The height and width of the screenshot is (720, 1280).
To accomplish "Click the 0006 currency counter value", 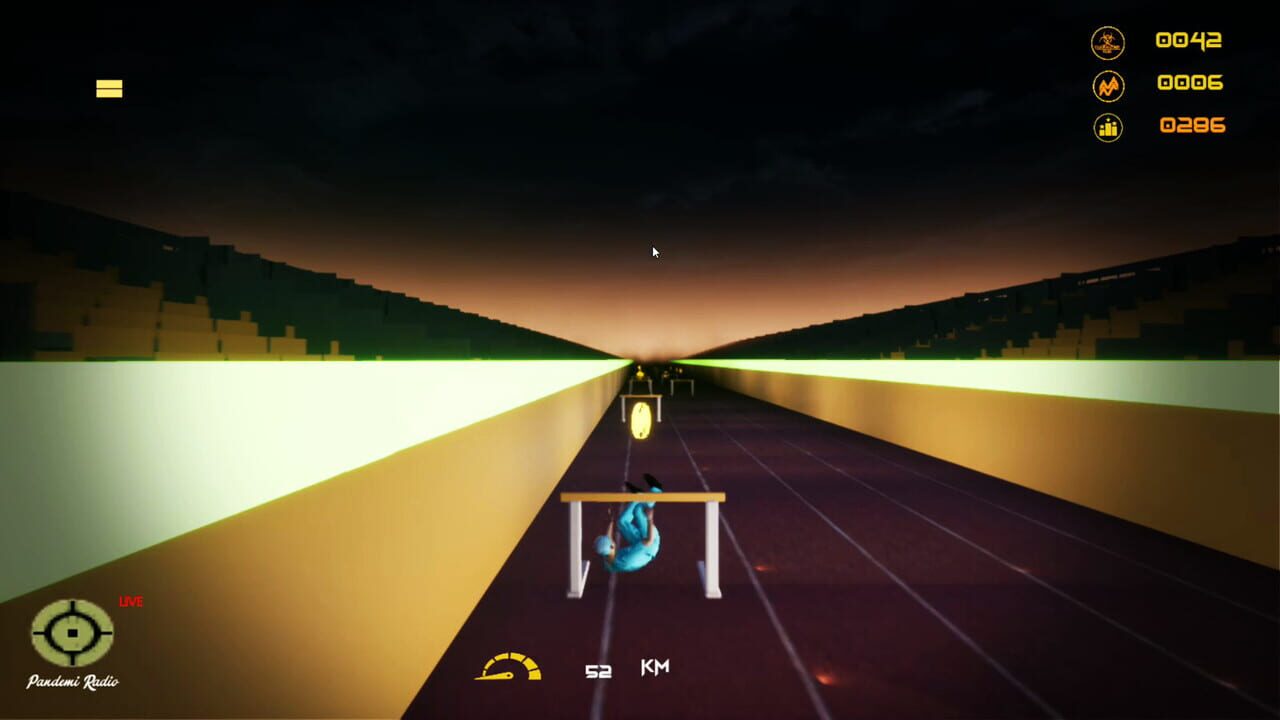I will (1193, 84).
